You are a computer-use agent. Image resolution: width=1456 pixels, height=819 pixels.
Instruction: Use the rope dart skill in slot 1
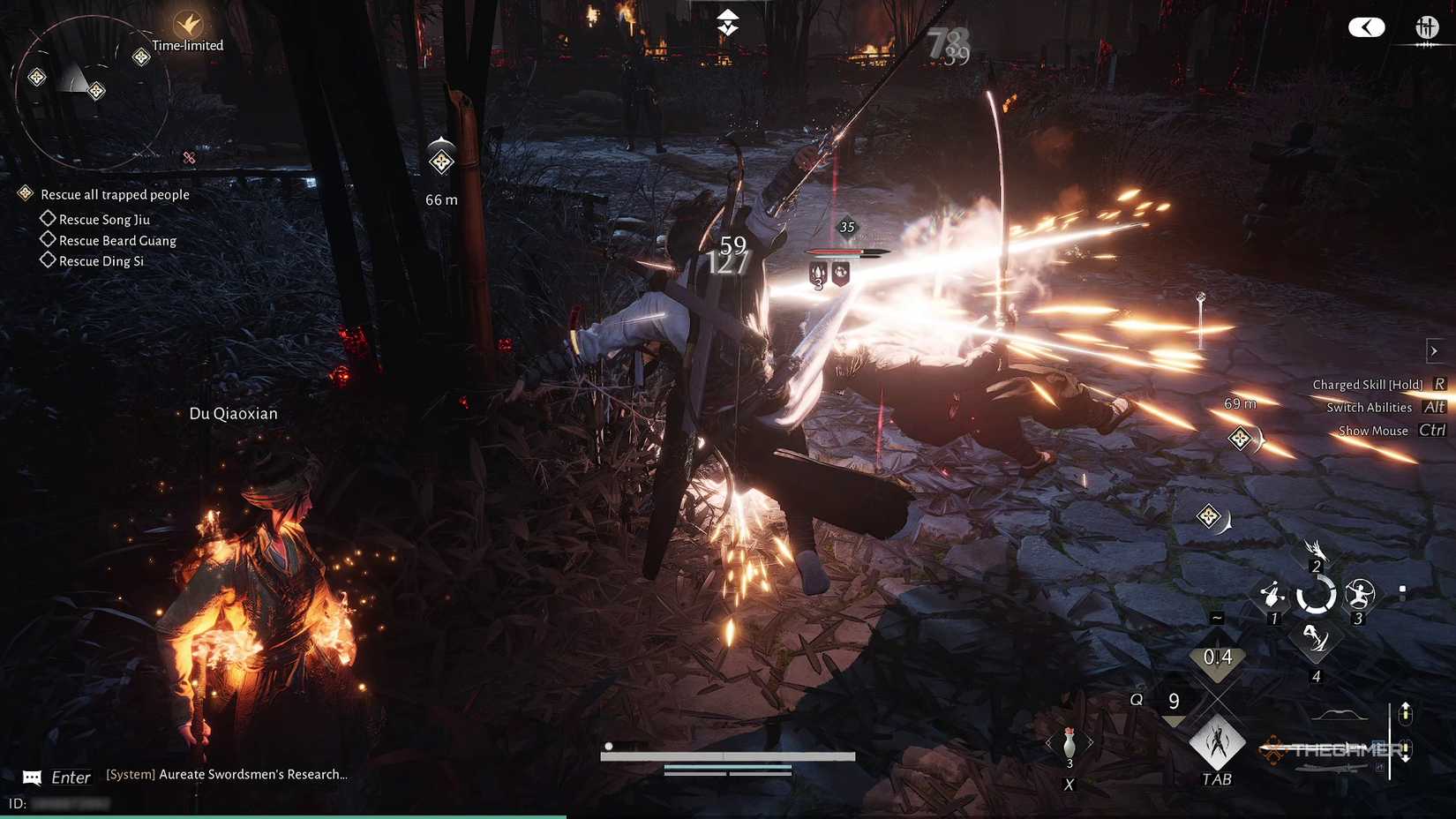(1272, 594)
